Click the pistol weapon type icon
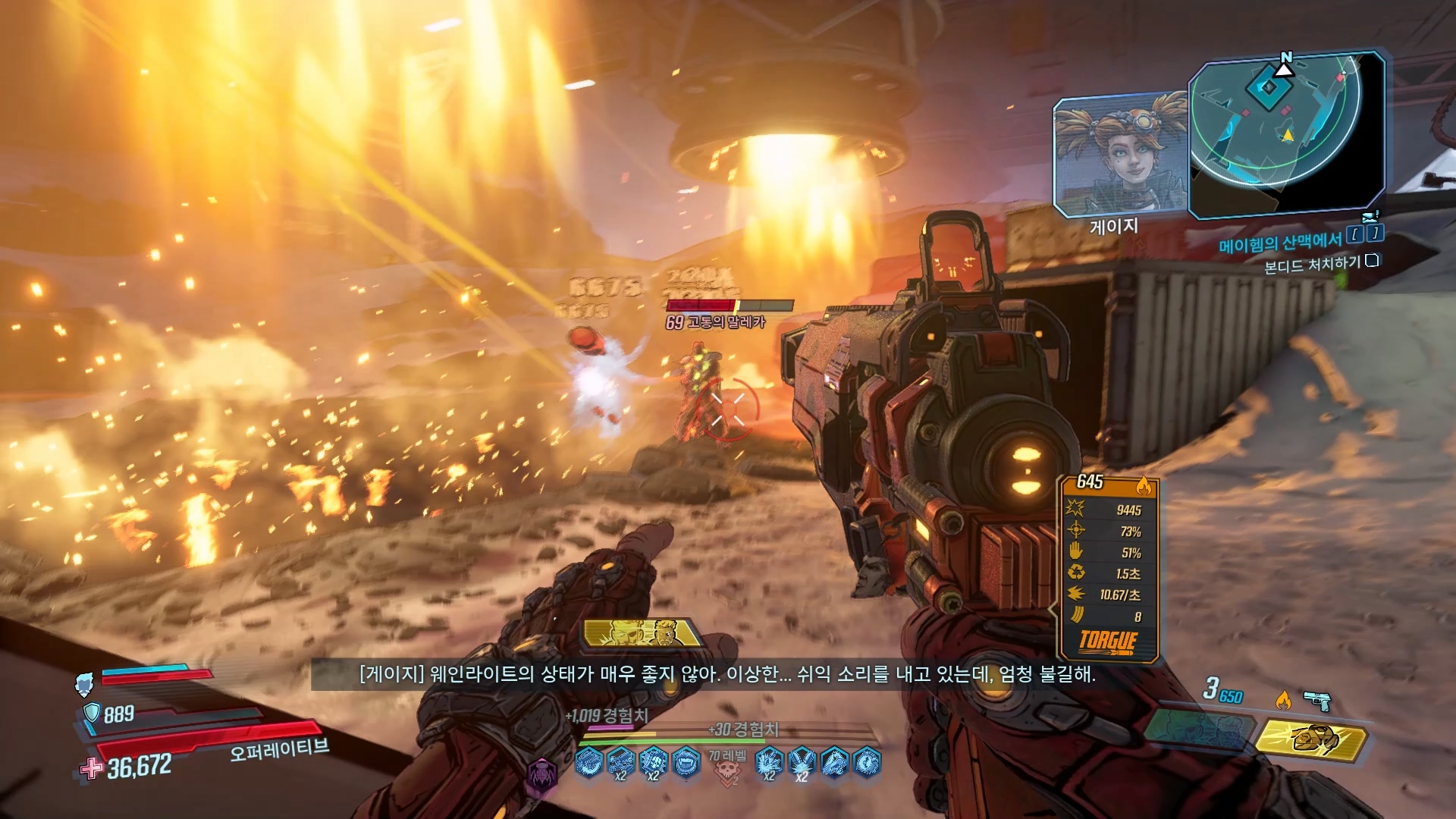The image size is (1456, 819). (x=1318, y=701)
